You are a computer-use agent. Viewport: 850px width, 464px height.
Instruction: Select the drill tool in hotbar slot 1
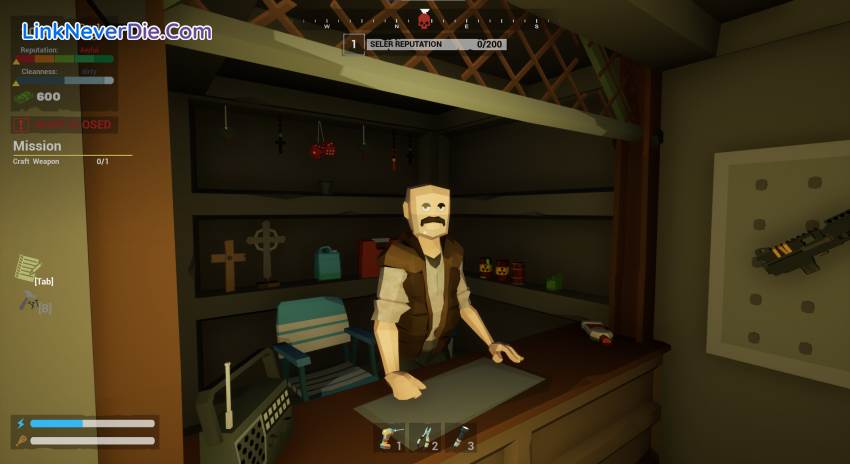(389, 436)
